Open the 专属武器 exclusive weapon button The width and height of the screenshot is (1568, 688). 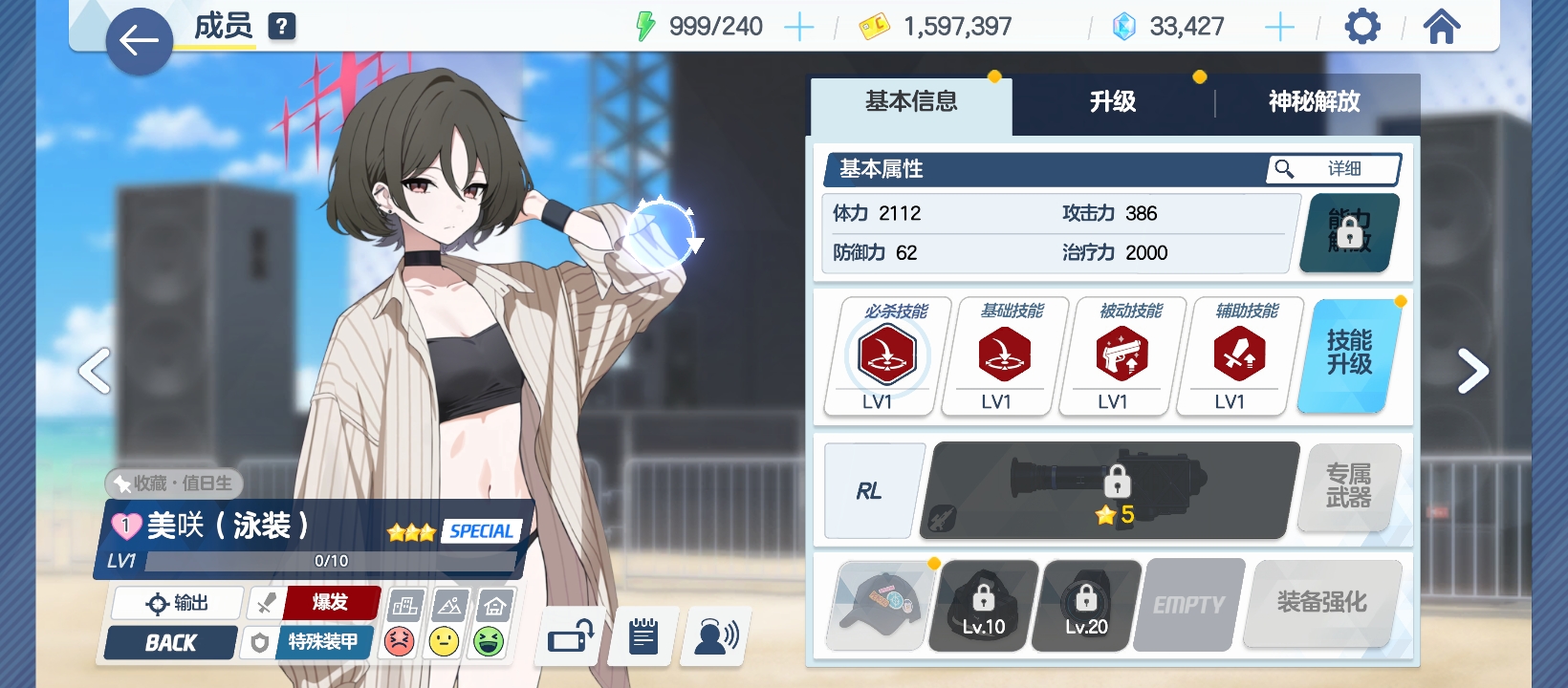[1348, 486]
